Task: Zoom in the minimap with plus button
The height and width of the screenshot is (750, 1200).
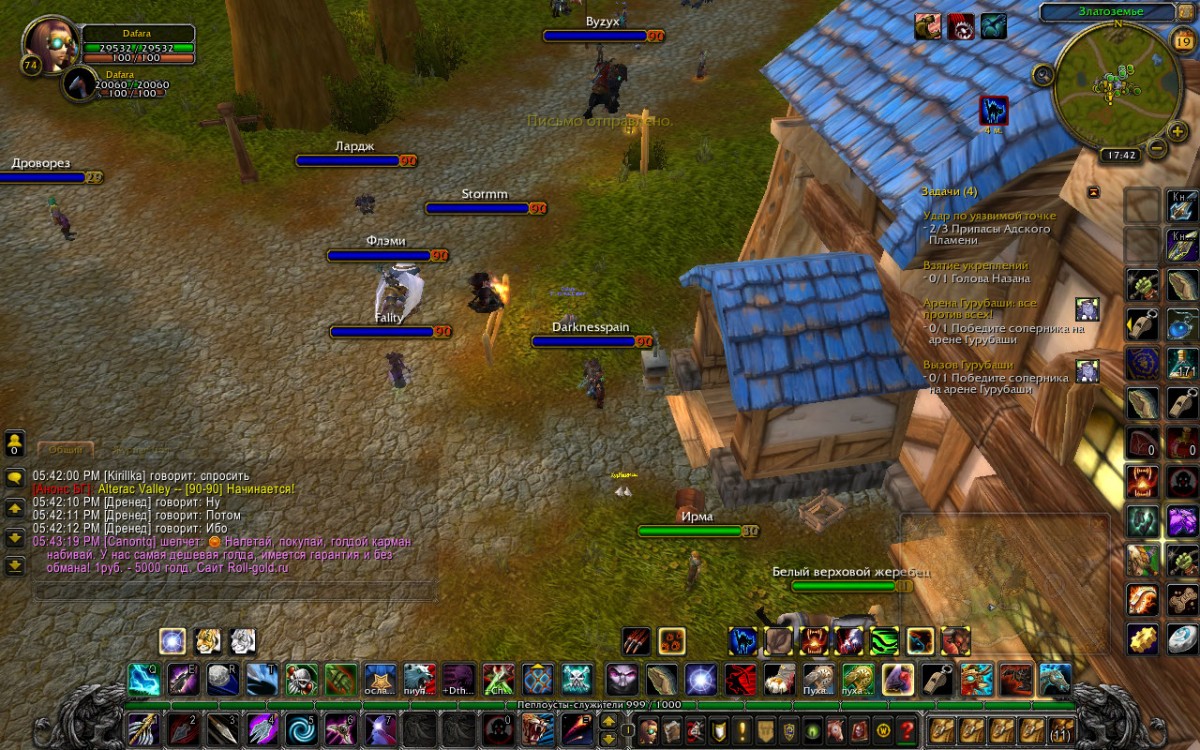Action: click(1178, 128)
